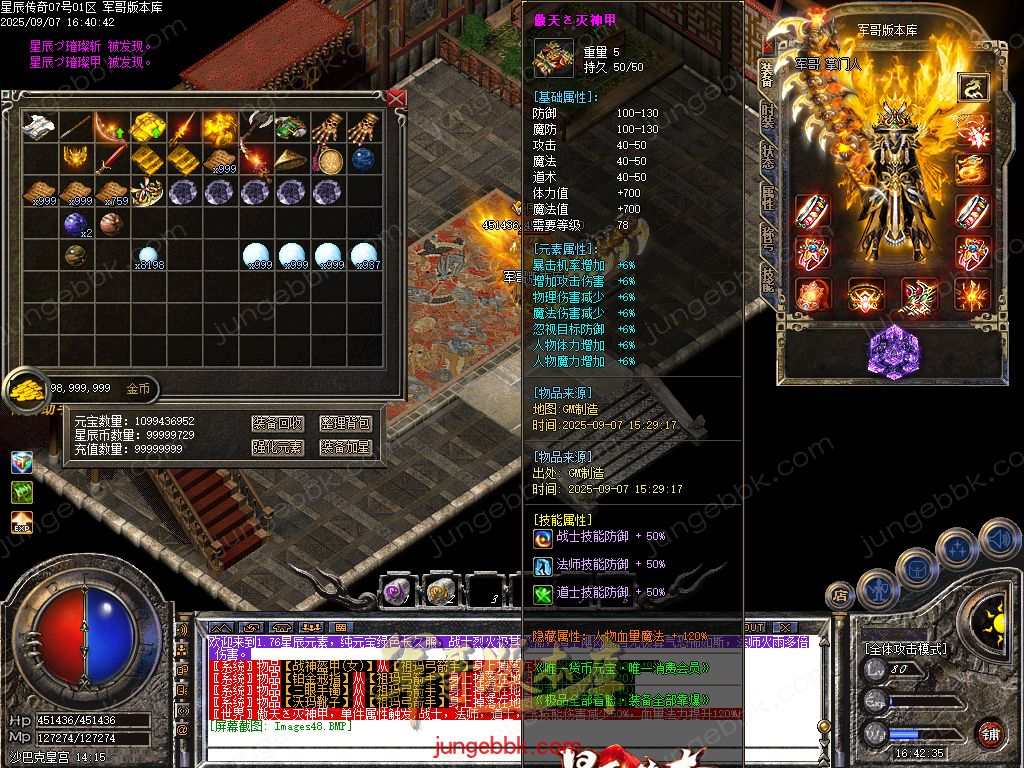Open the 强化元素 element enhance button
This screenshot has height=768, width=1024.
pyautogui.click(x=277, y=447)
